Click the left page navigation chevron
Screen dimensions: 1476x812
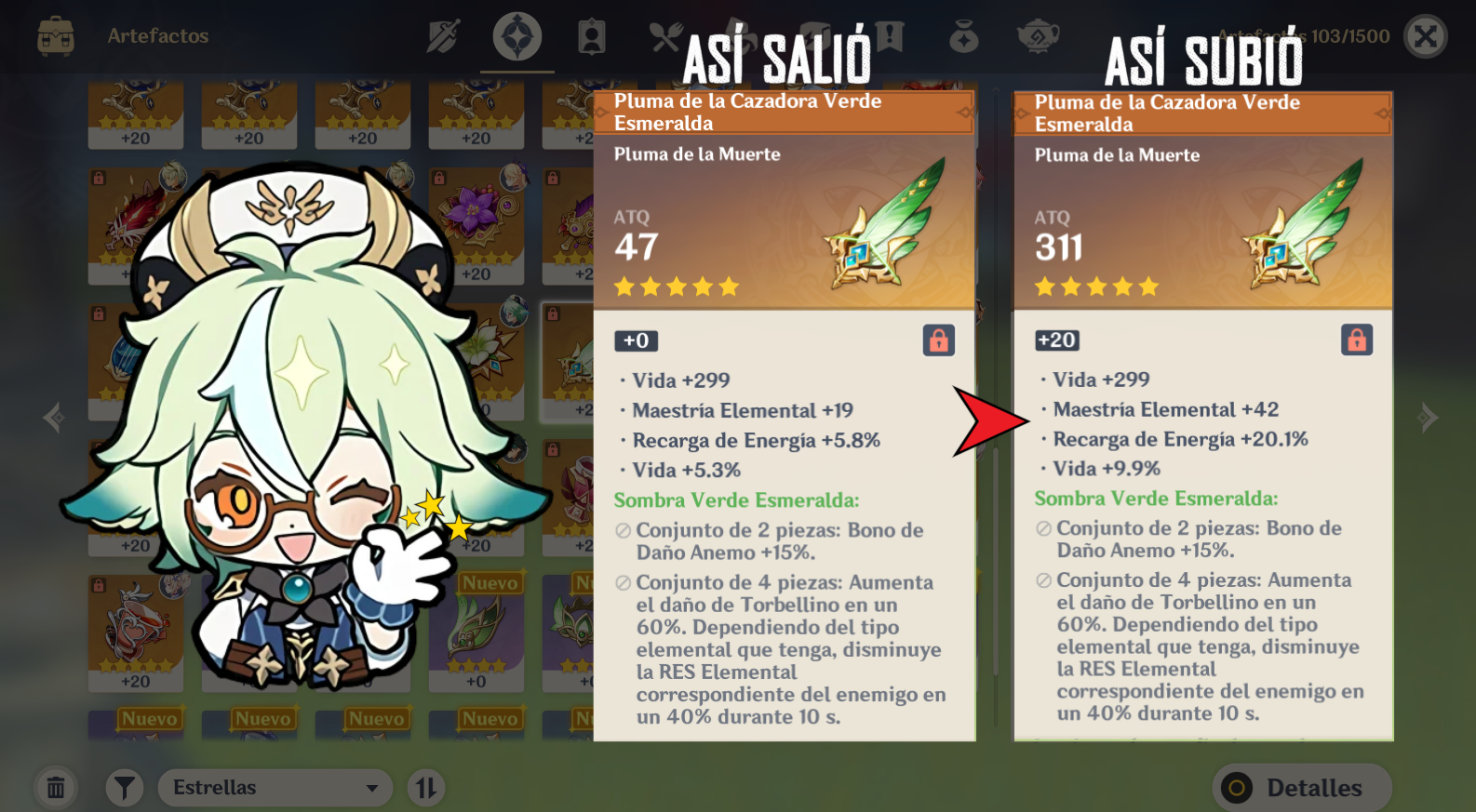53,418
